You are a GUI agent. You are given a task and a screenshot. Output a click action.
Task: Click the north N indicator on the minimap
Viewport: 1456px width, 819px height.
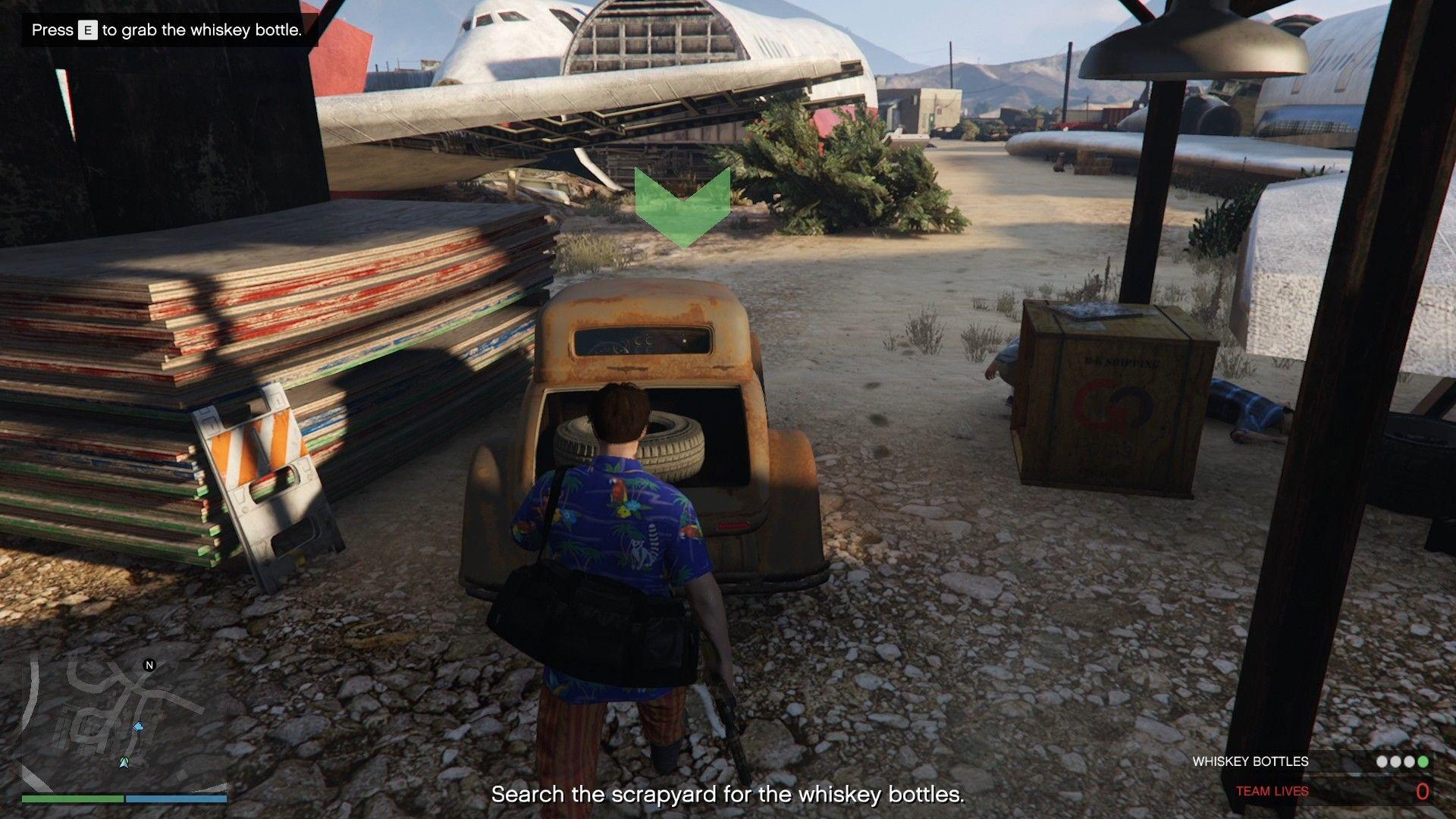[149, 664]
